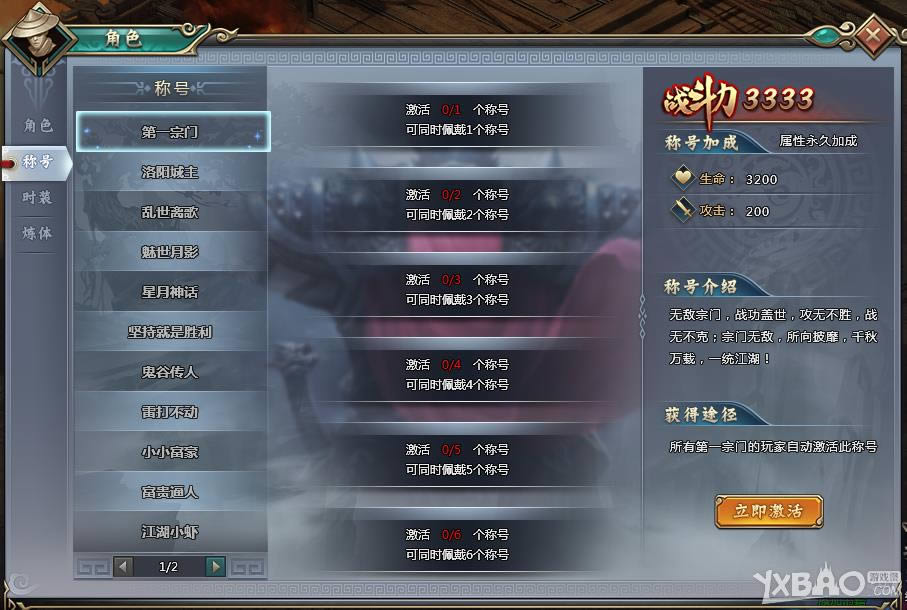Choose the 坚持就是胜利 title

170,332
